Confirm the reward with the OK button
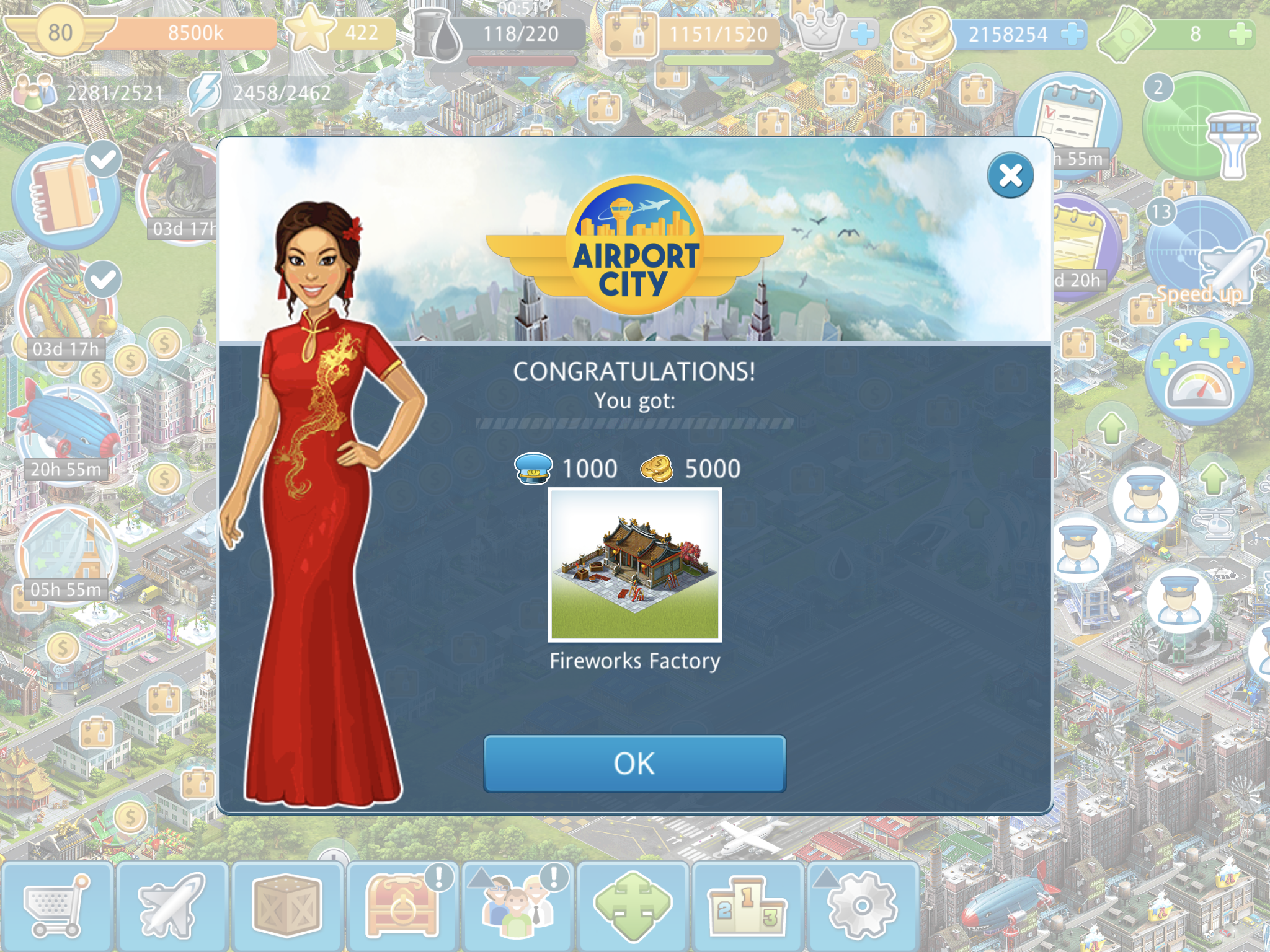 tap(634, 764)
